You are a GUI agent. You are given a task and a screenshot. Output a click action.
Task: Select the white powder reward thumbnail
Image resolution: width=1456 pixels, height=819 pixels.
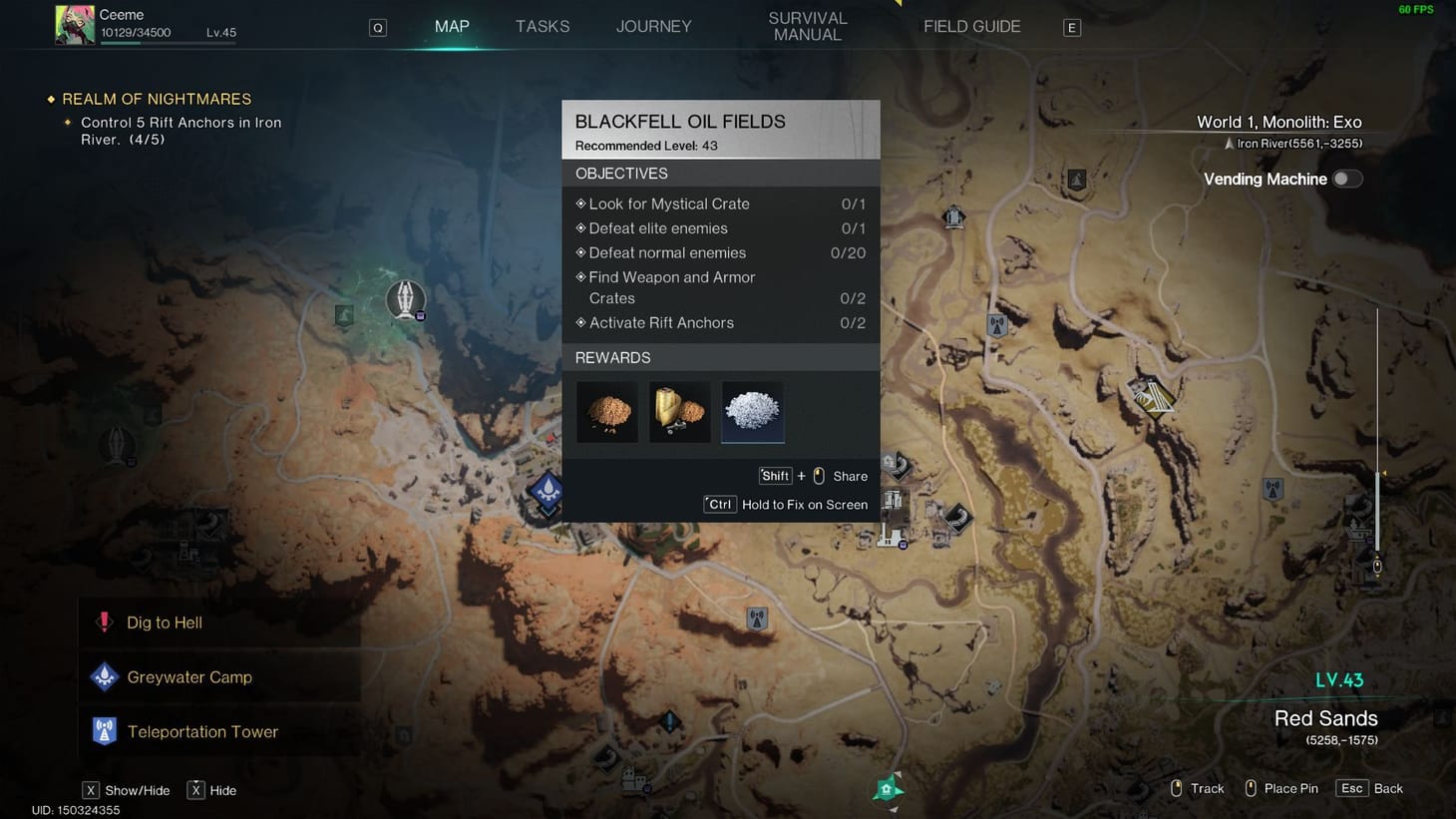(x=752, y=411)
